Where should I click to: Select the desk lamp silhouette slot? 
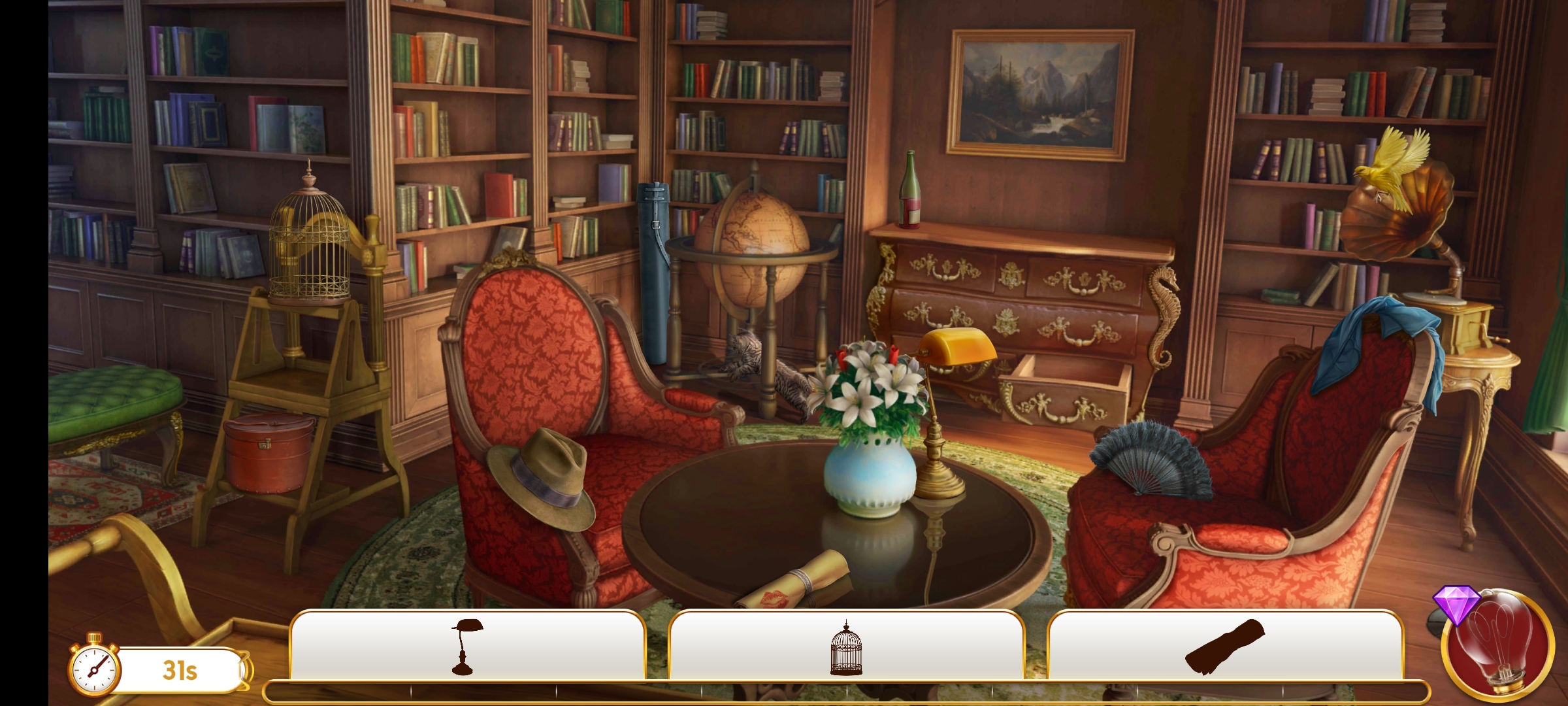[467, 646]
